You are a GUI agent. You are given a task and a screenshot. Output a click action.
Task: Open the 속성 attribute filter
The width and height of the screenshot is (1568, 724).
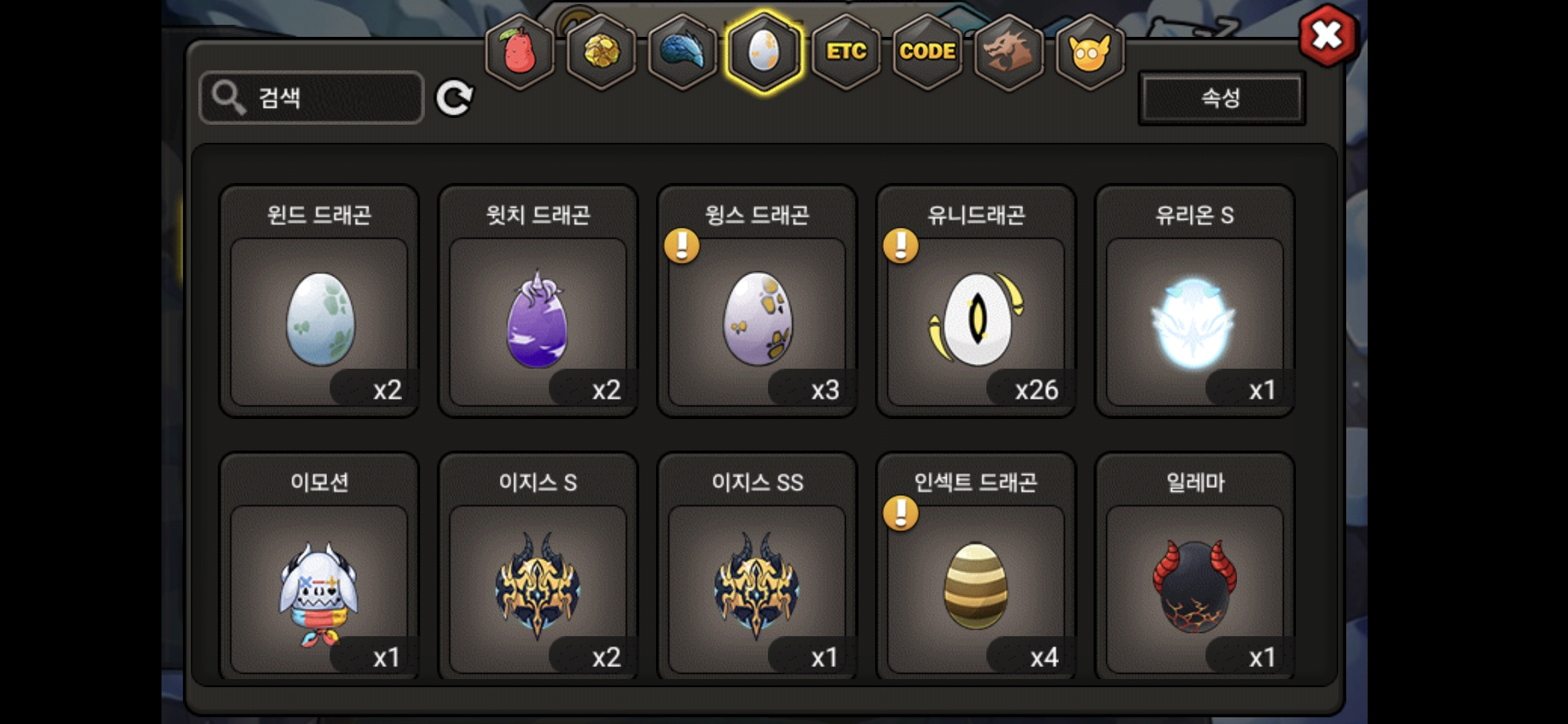point(1222,99)
